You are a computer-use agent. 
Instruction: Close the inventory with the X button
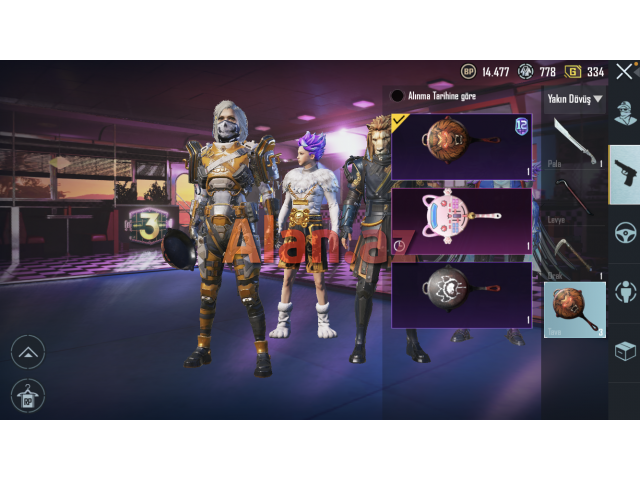624,71
